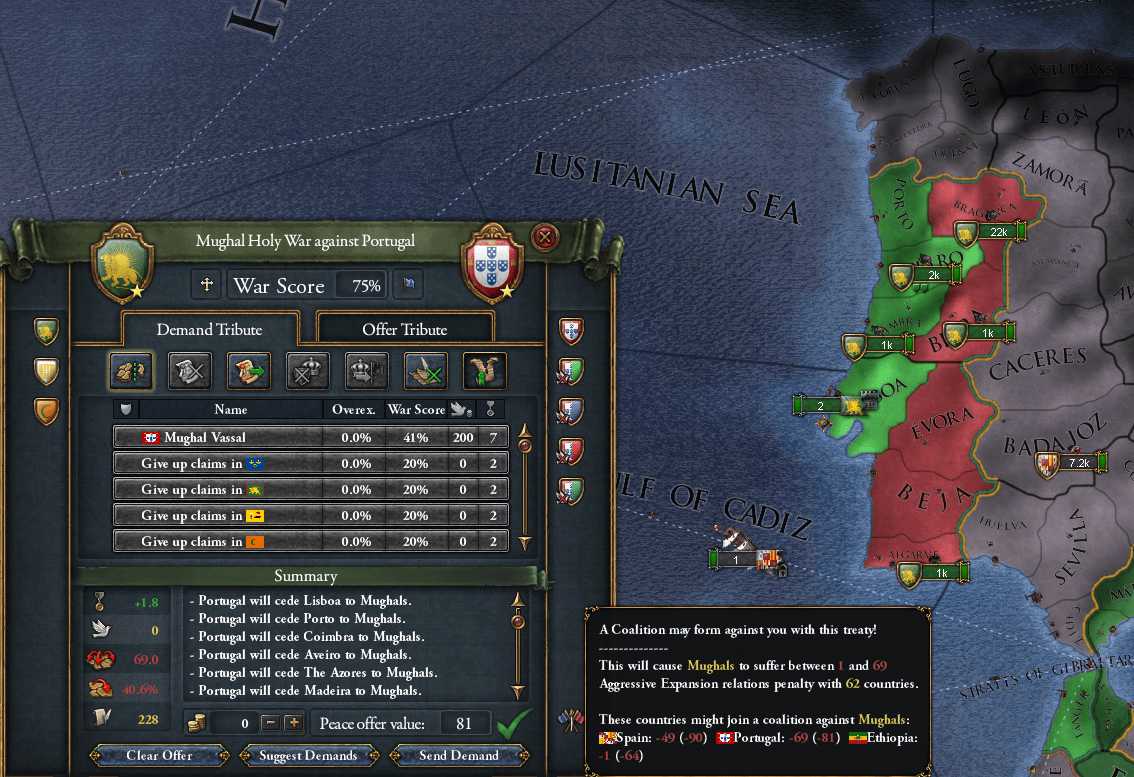Select the Mughal Vassal demand row
The height and width of the screenshot is (777, 1134).
310,437
